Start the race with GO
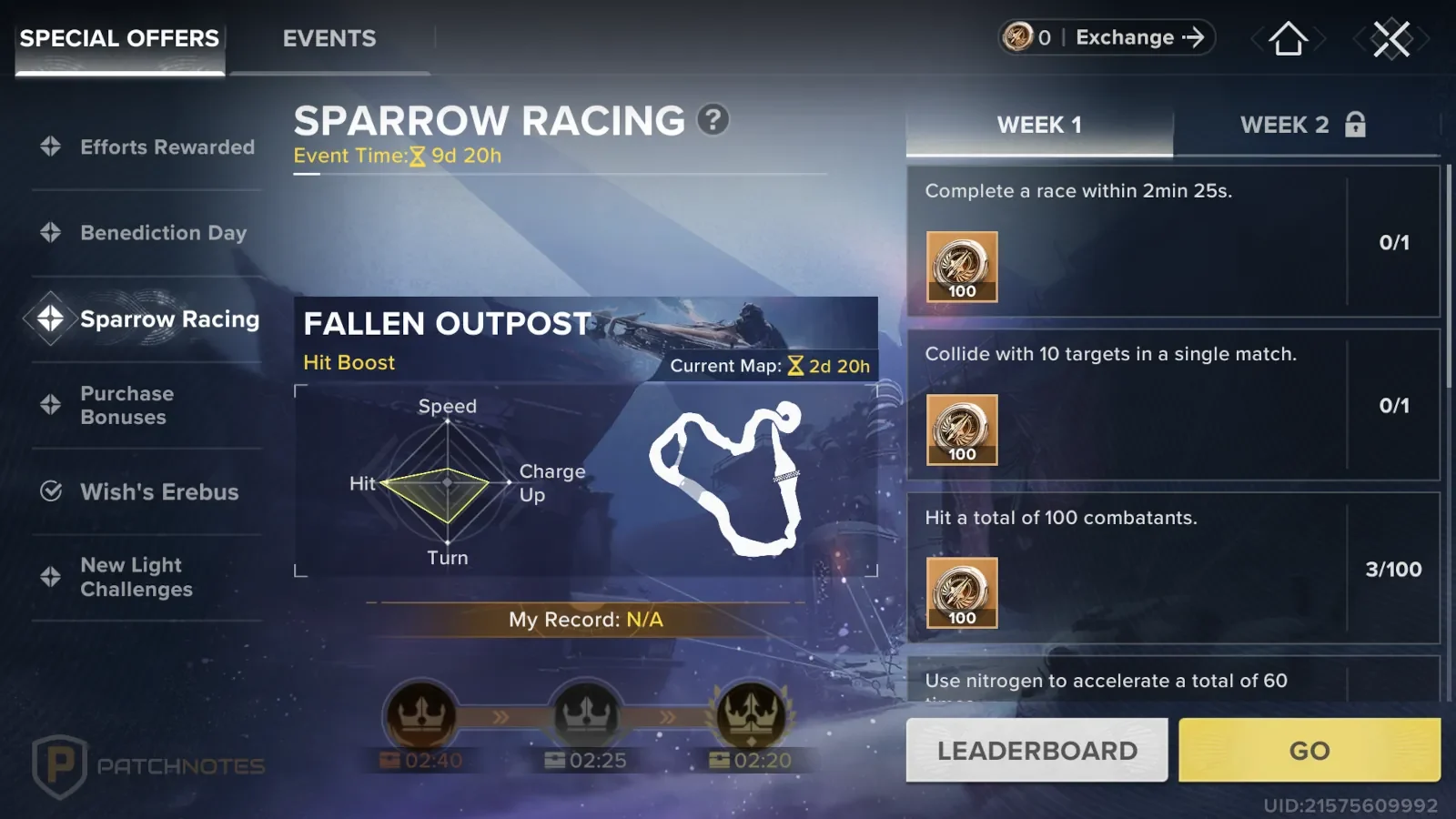 click(1309, 751)
